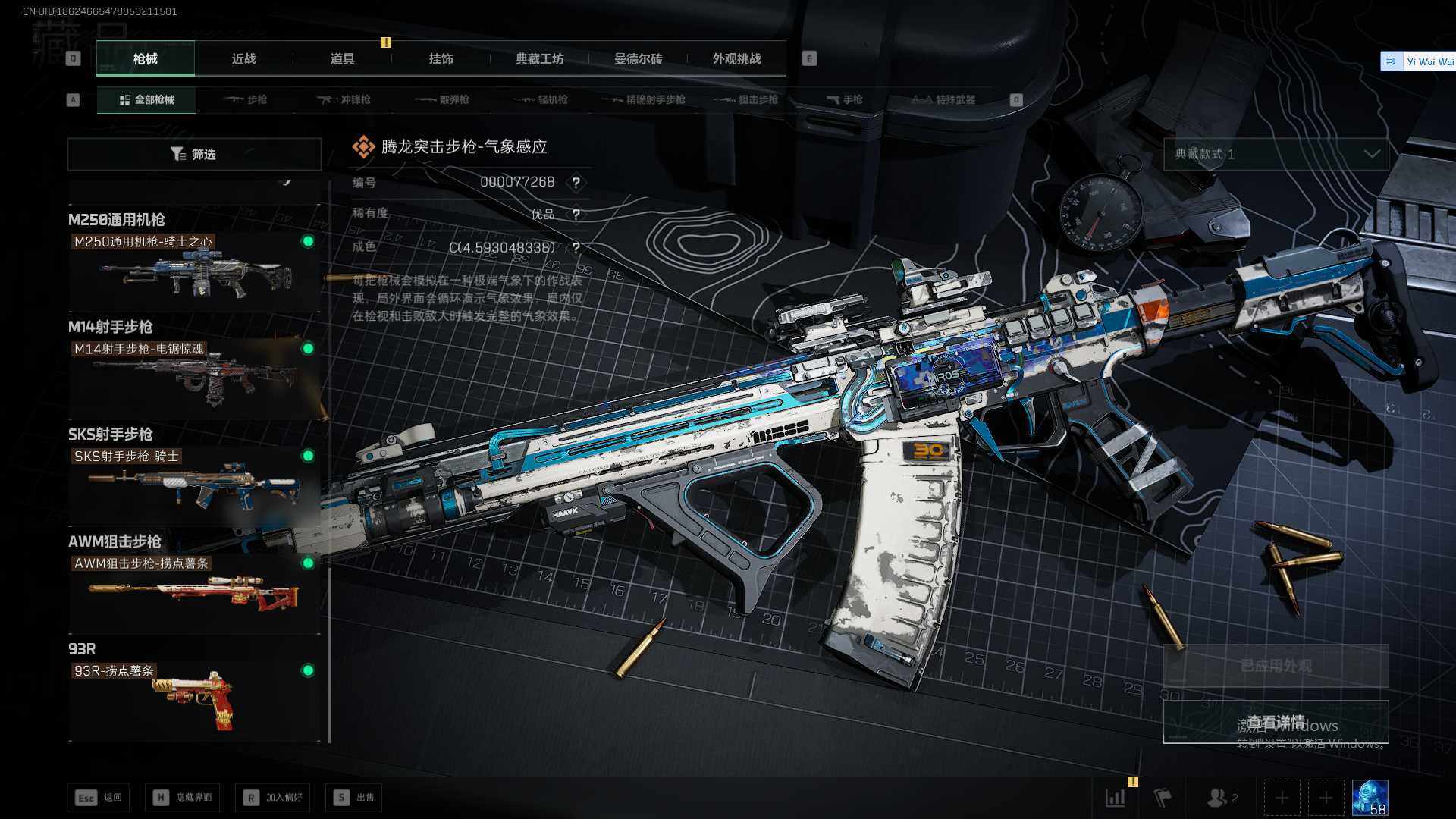Filter weapons by 手枪 pistol category
The height and width of the screenshot is (819, 1456).
(844, 100)
